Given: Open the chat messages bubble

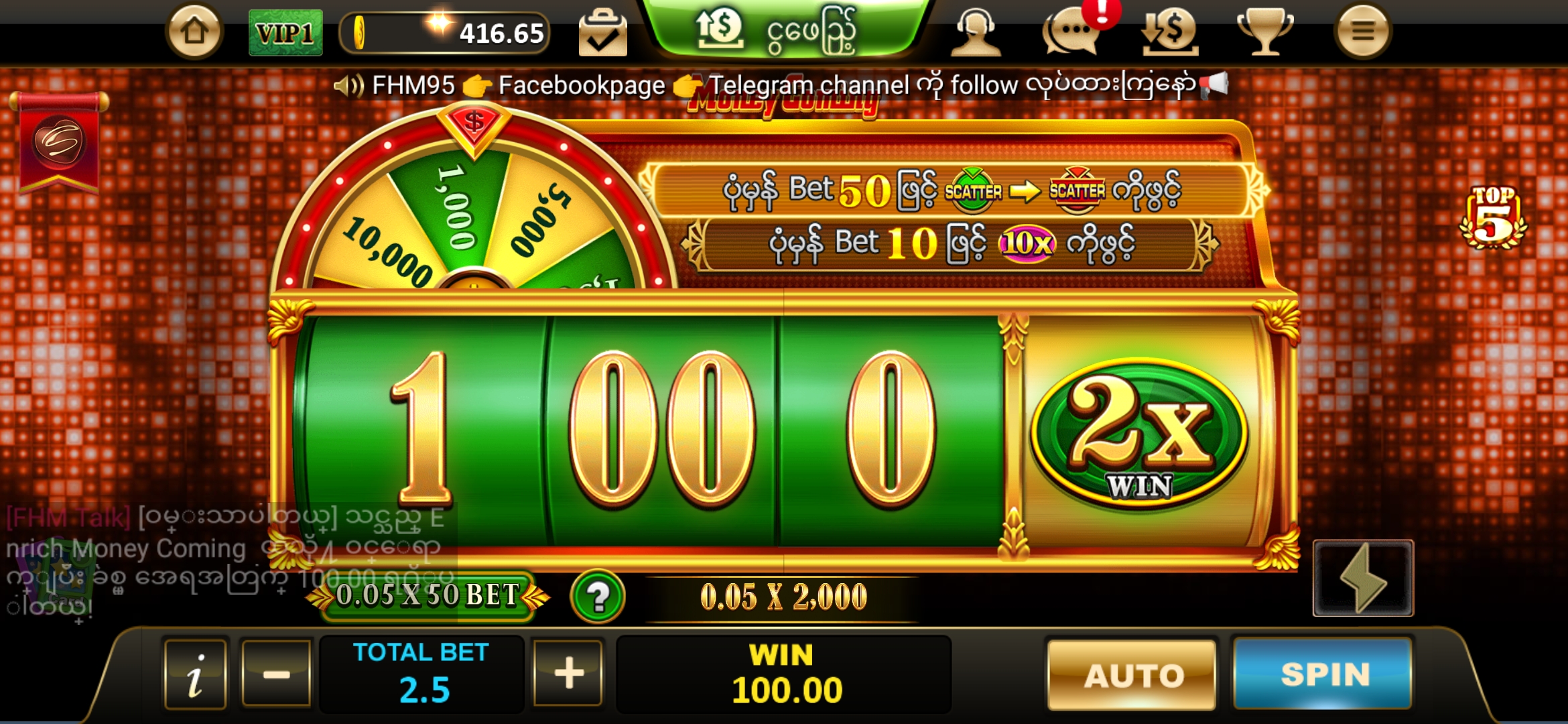Looking at the screenshot, I should (x=1072, y=32).
